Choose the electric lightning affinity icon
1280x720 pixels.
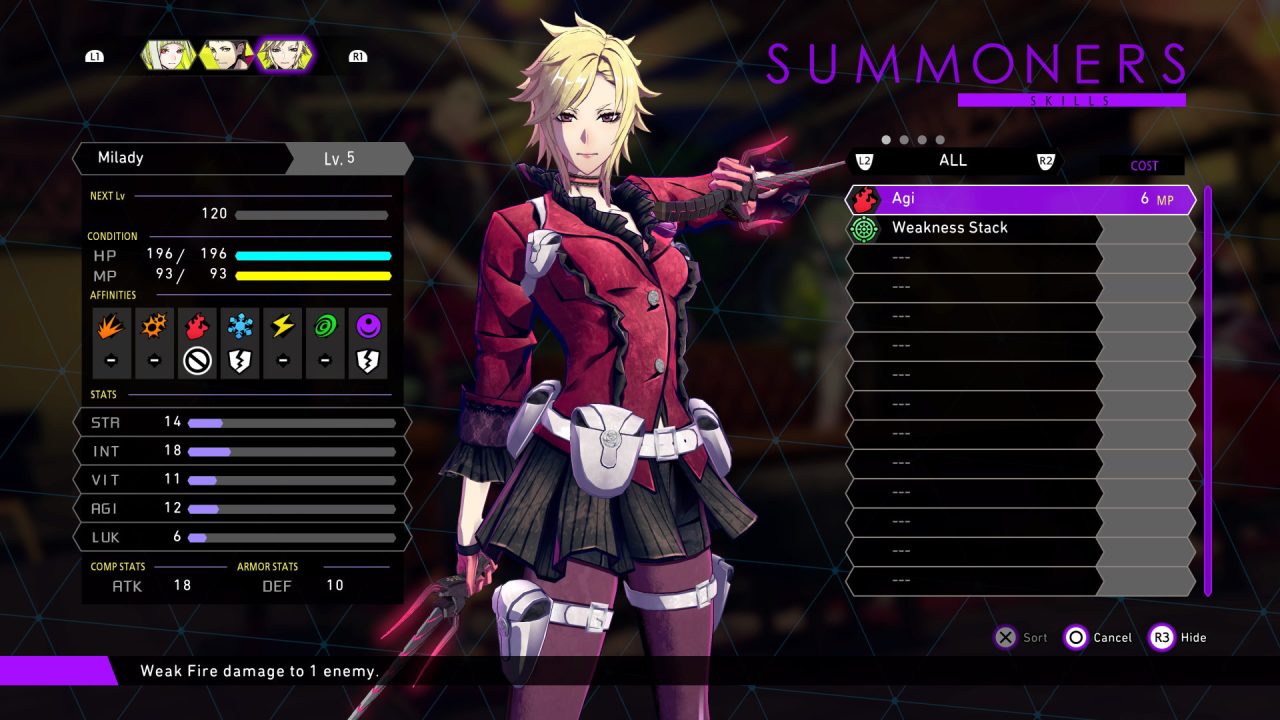click(x=283, y=326)
